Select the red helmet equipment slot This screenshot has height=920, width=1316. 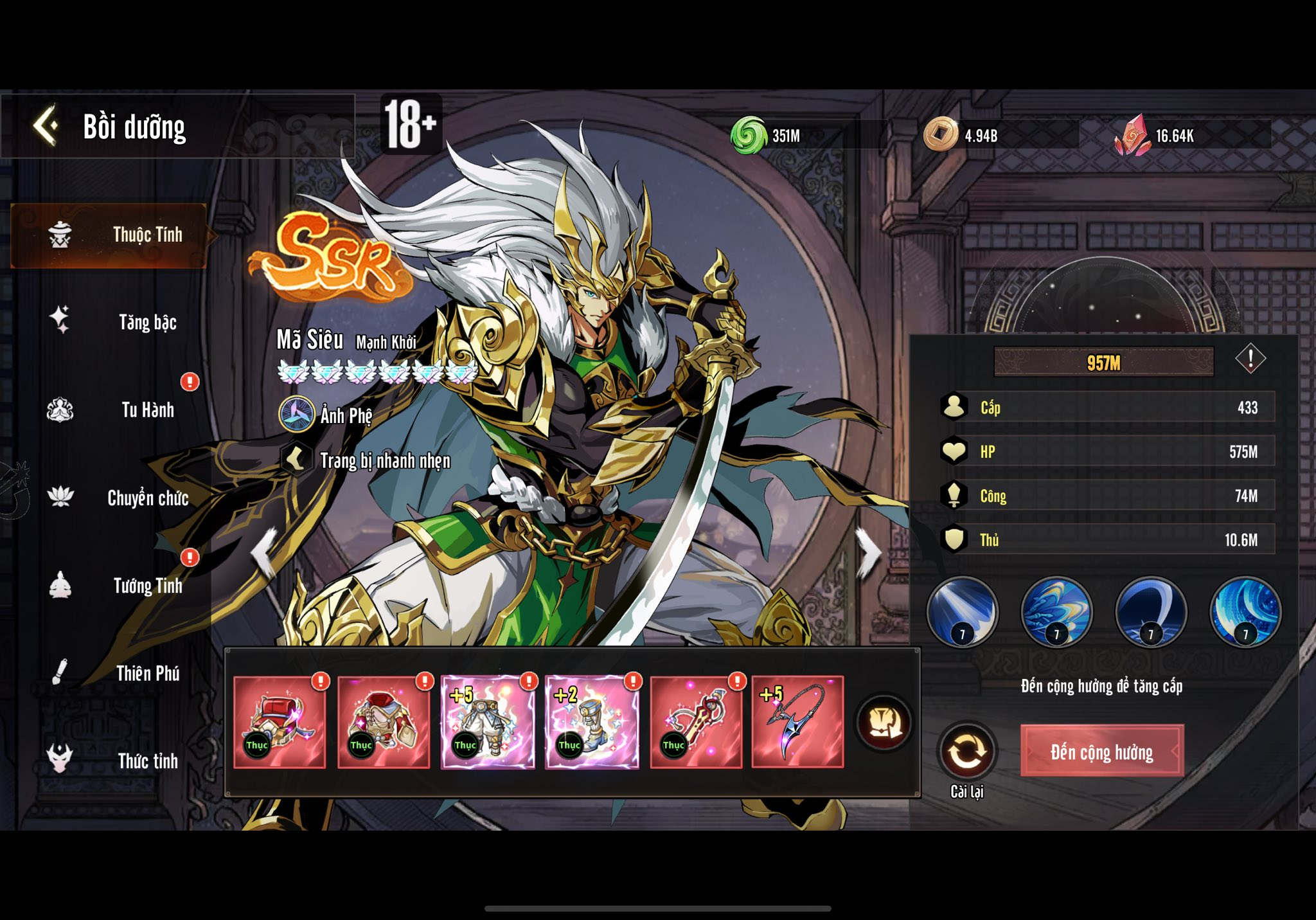pyautogui.click(x=280, y=722)
